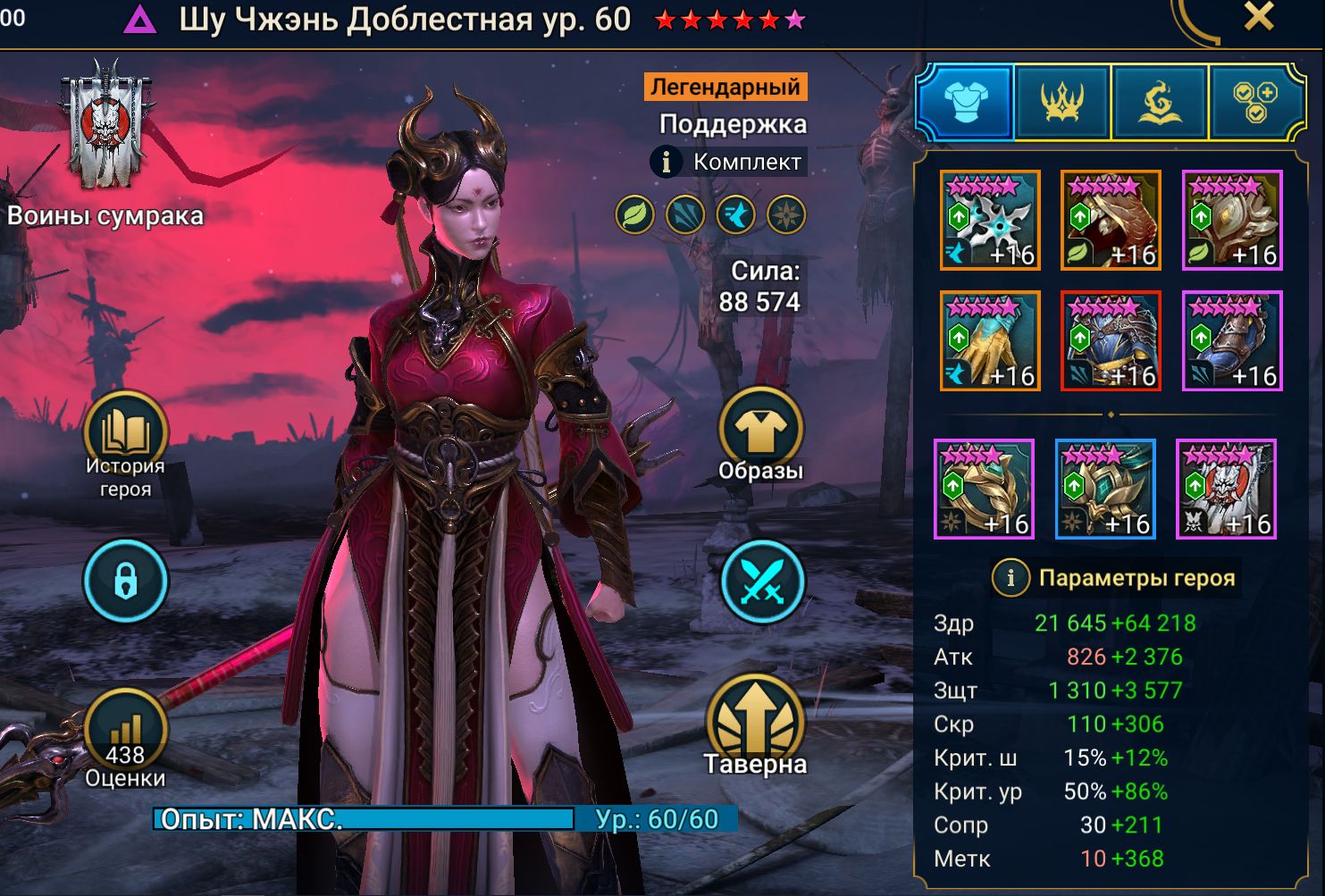Select the red helmet slot
Screen dimensions: 1325x896
click(1111, 220)
